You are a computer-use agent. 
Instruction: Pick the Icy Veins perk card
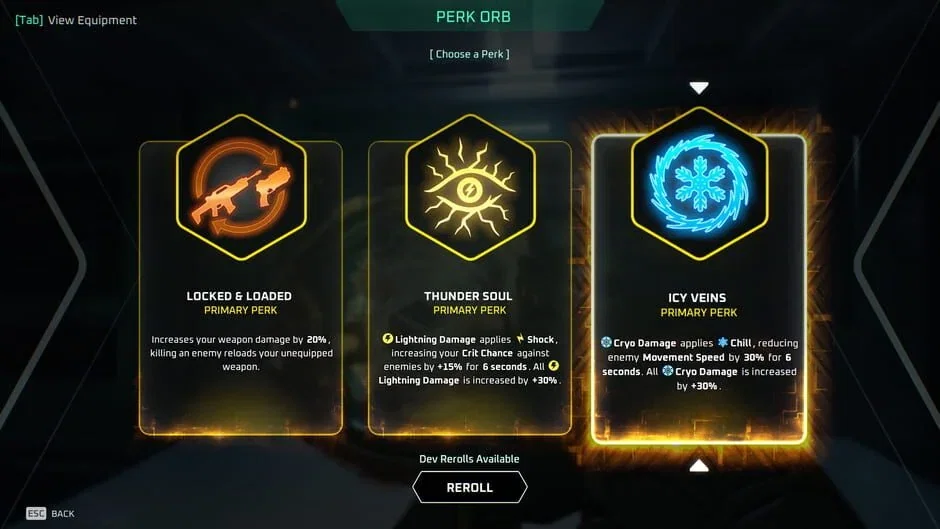[x=699, y=290]
